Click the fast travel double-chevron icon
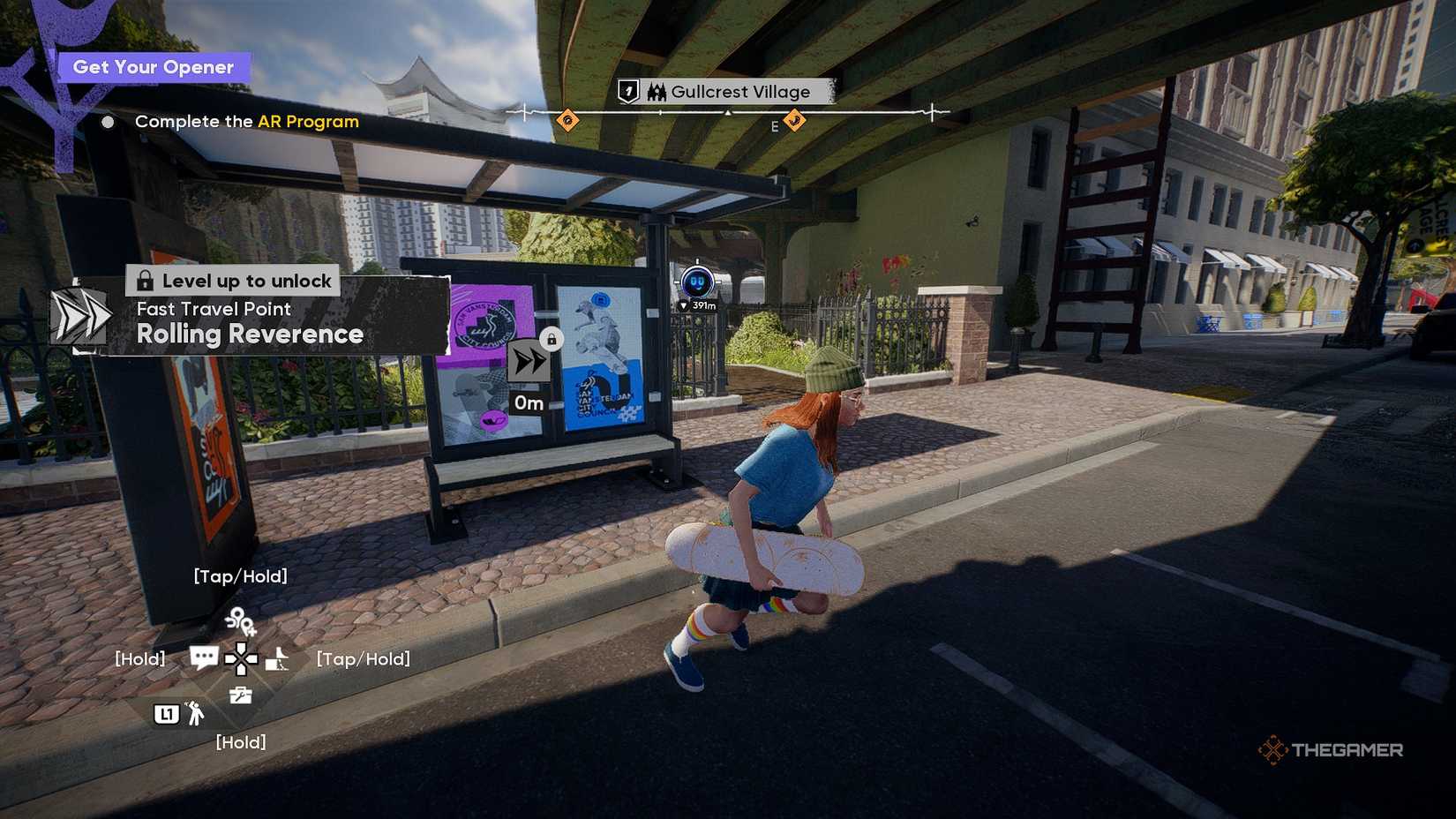The width and height of the screenshot is (1456, 819). point(529,363)
